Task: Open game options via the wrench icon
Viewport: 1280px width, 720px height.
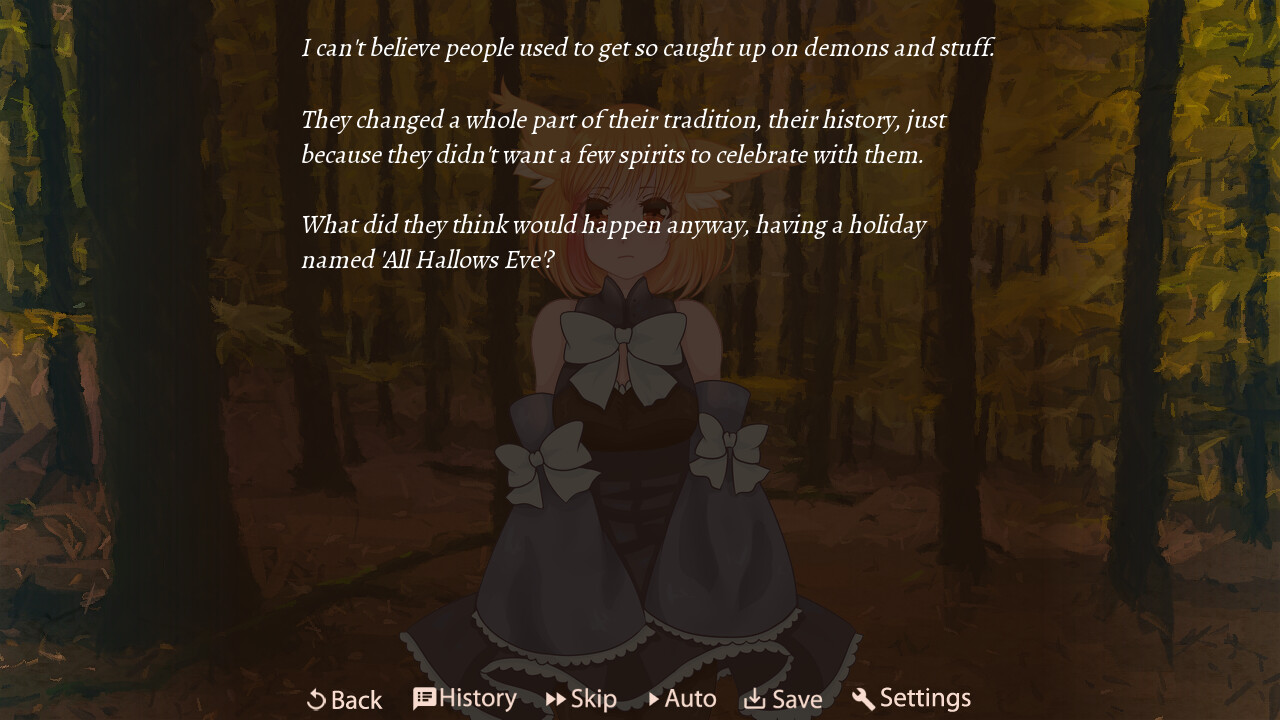Action: click(x=862, y=698)
